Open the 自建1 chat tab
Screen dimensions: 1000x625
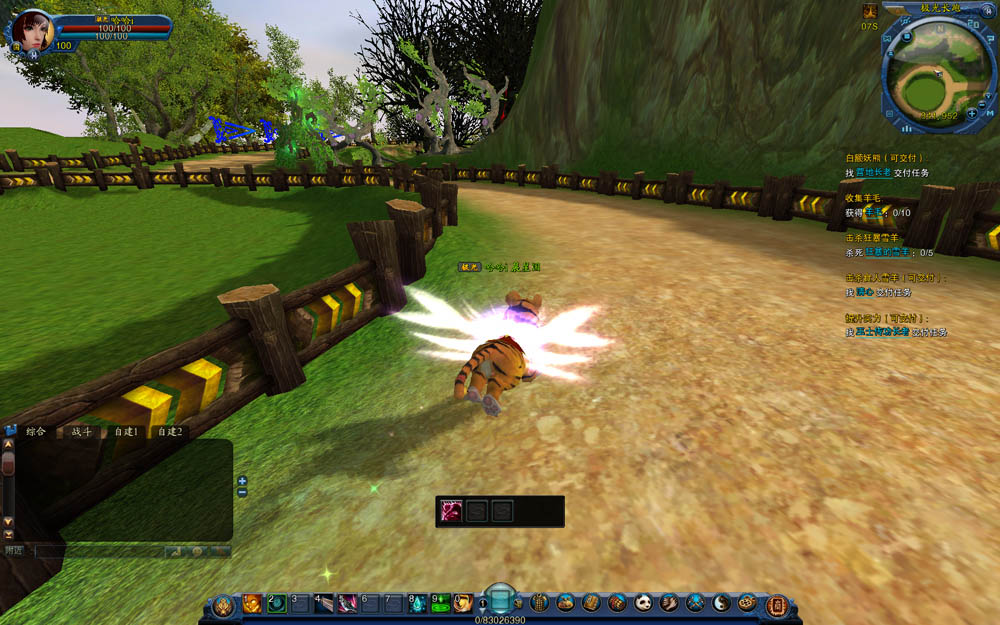pos(126,432)
